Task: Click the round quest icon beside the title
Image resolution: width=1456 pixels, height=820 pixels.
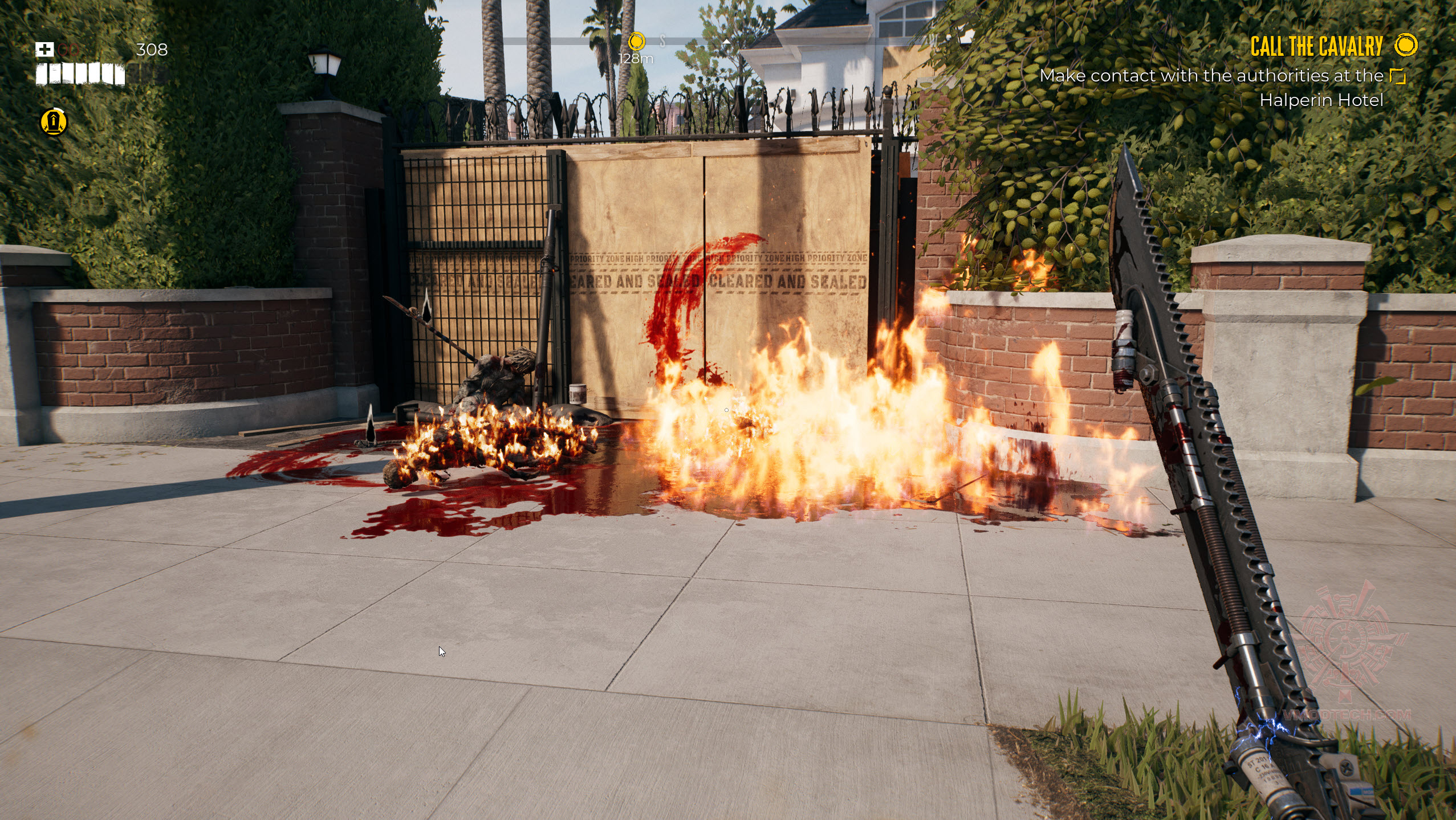Action: pyautogui.click(x=1406, y=45)
